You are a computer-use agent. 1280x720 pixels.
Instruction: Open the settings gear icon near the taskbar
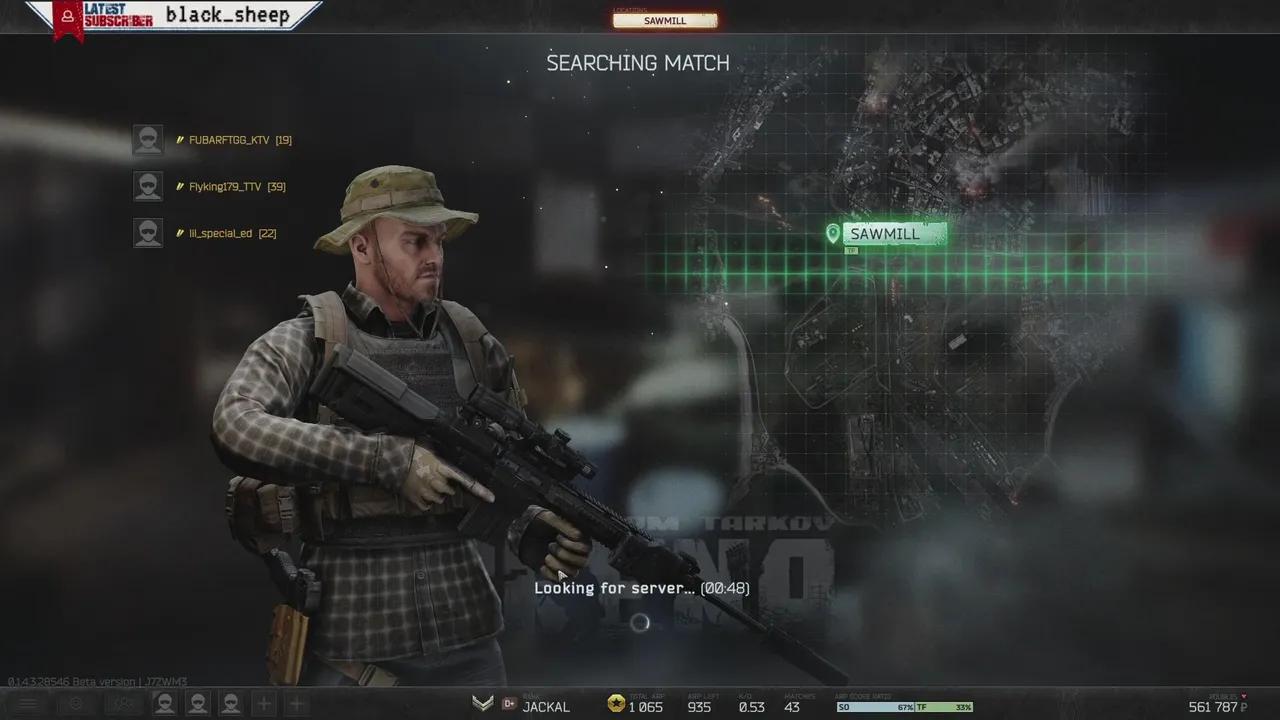[x=74, y=703]
